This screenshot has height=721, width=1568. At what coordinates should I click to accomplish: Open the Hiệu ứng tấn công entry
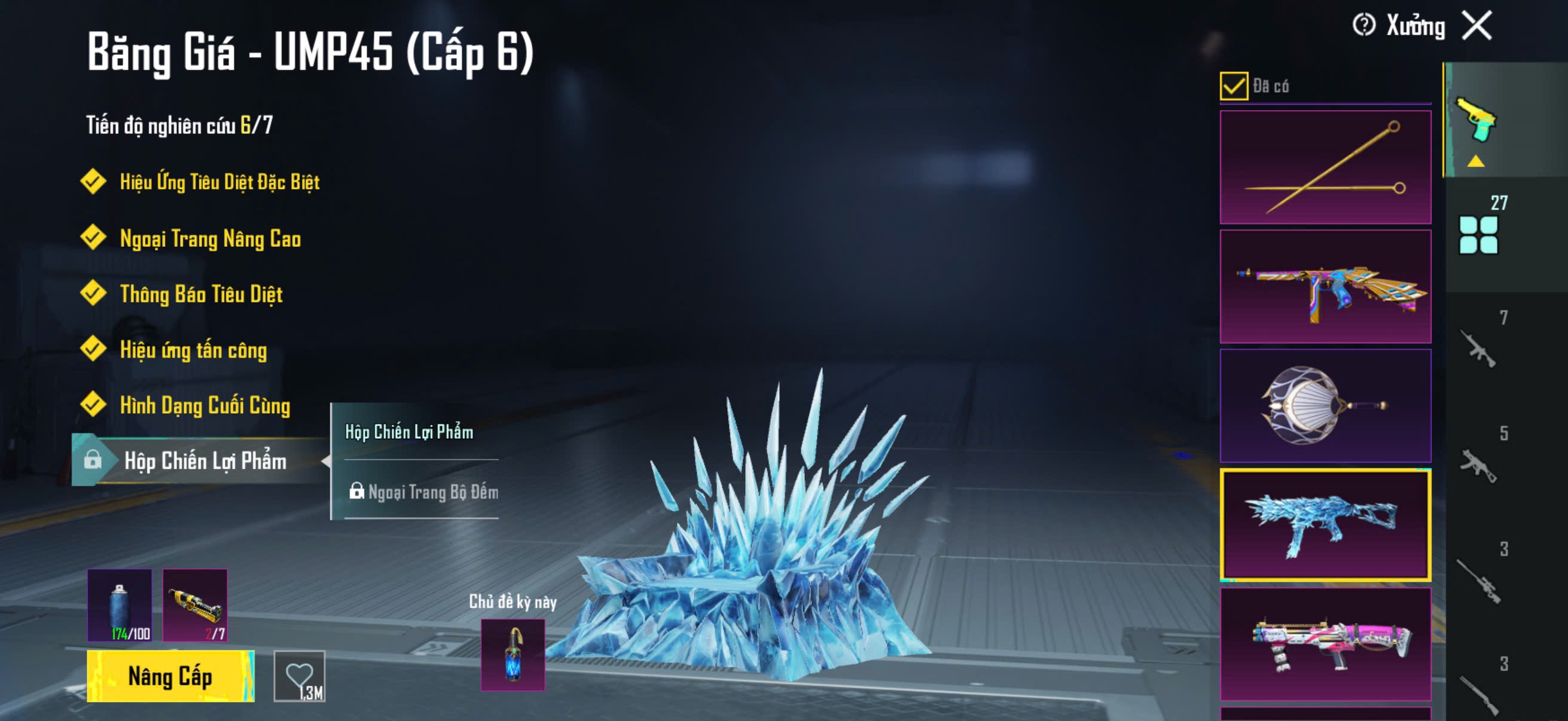(x=193, y=350)
